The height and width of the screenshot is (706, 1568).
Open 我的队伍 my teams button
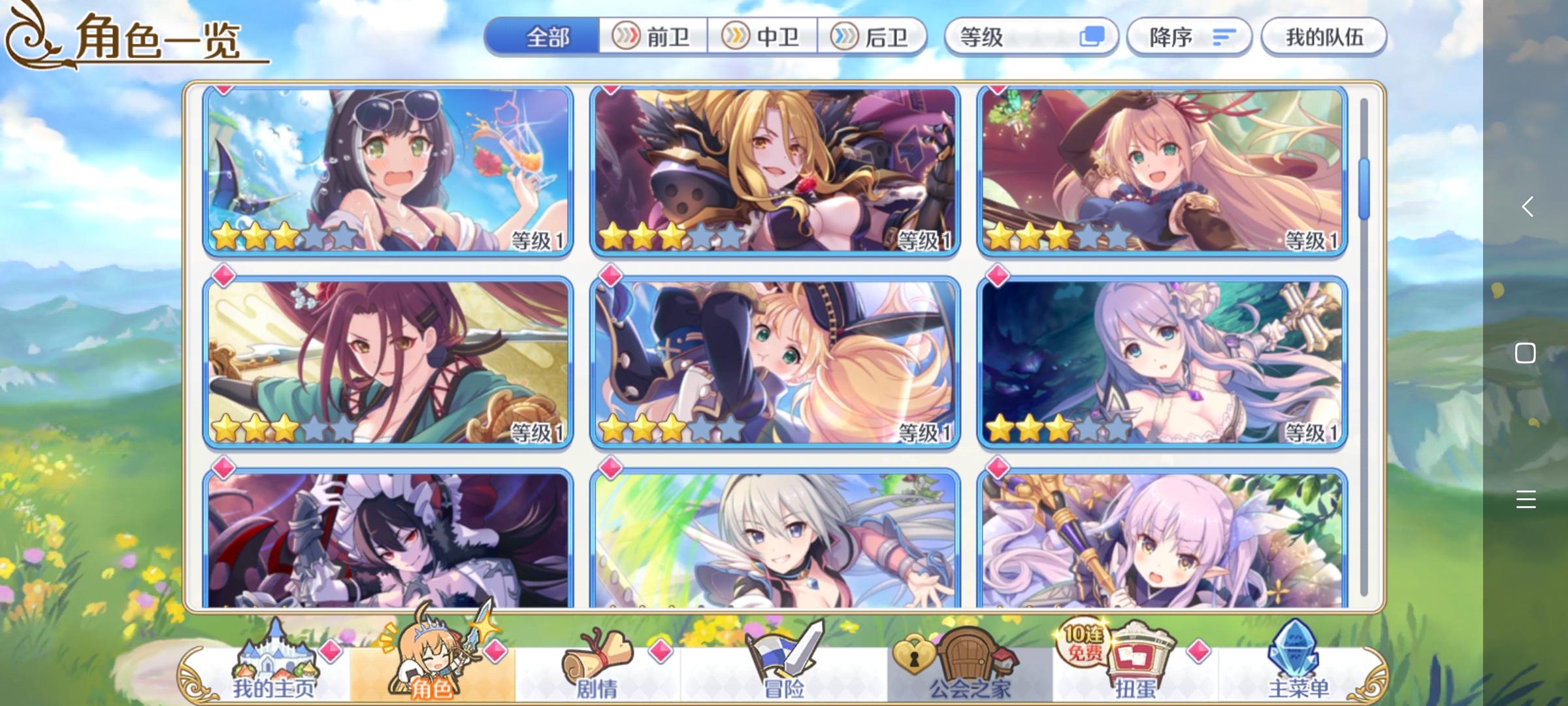pyautogui.click(x=1323, y=36)
